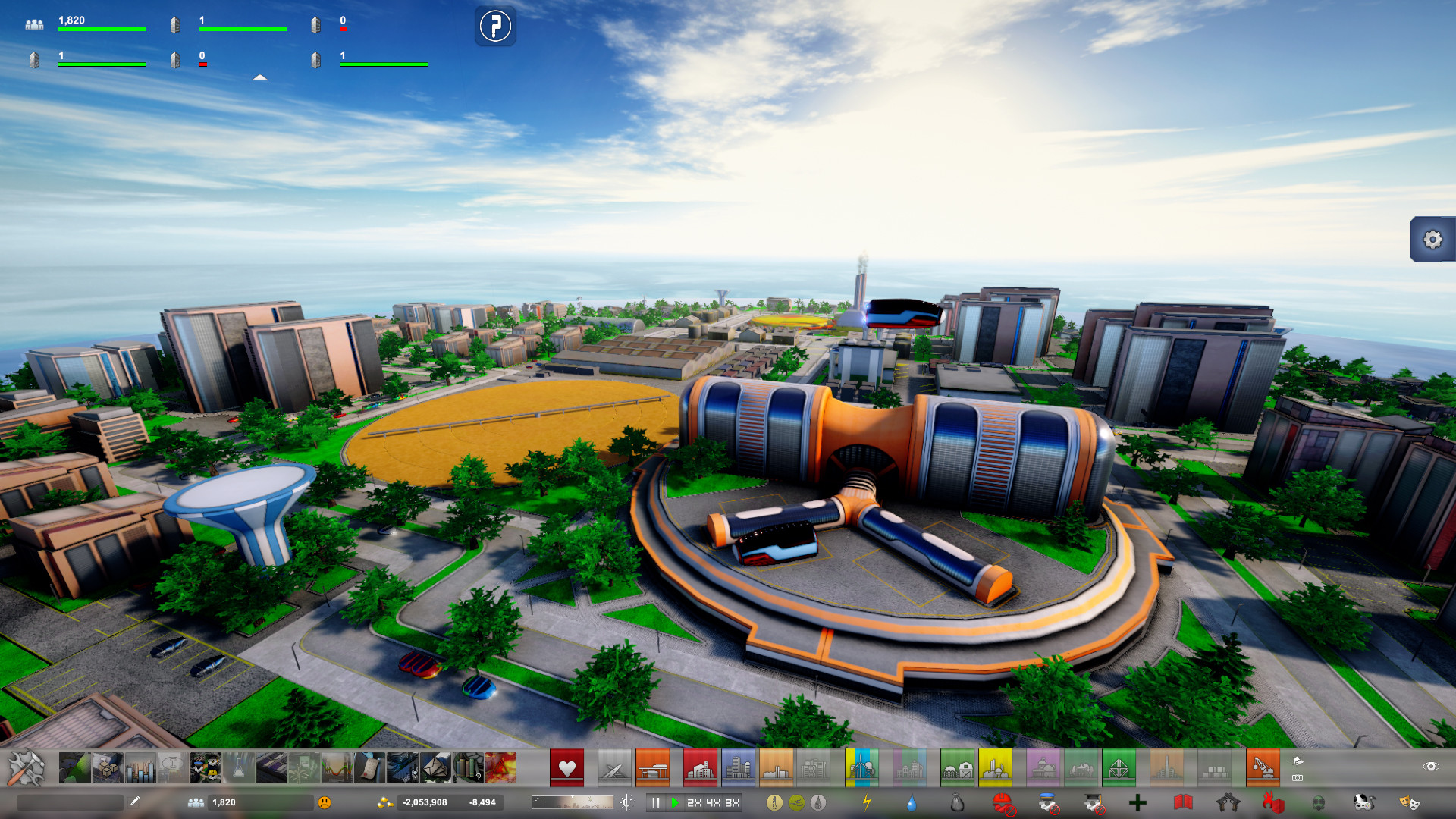The height and width of the screenshot is (819, 1456).
Task: Click the garbage bag sanitation icon
Action: click(956, 803)
